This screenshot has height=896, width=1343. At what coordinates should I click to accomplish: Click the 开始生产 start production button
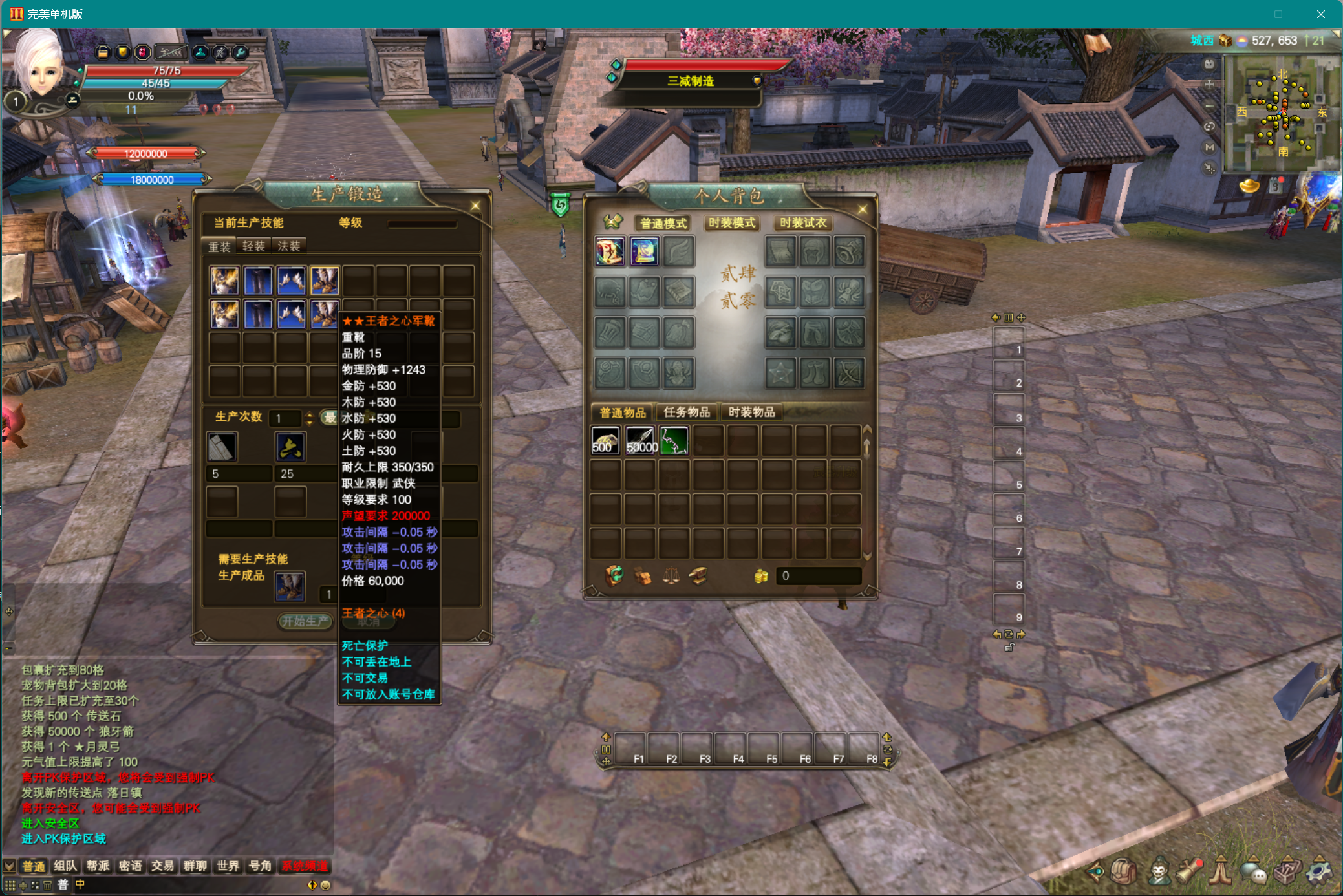pyautogui.click(x=305, y=621)
